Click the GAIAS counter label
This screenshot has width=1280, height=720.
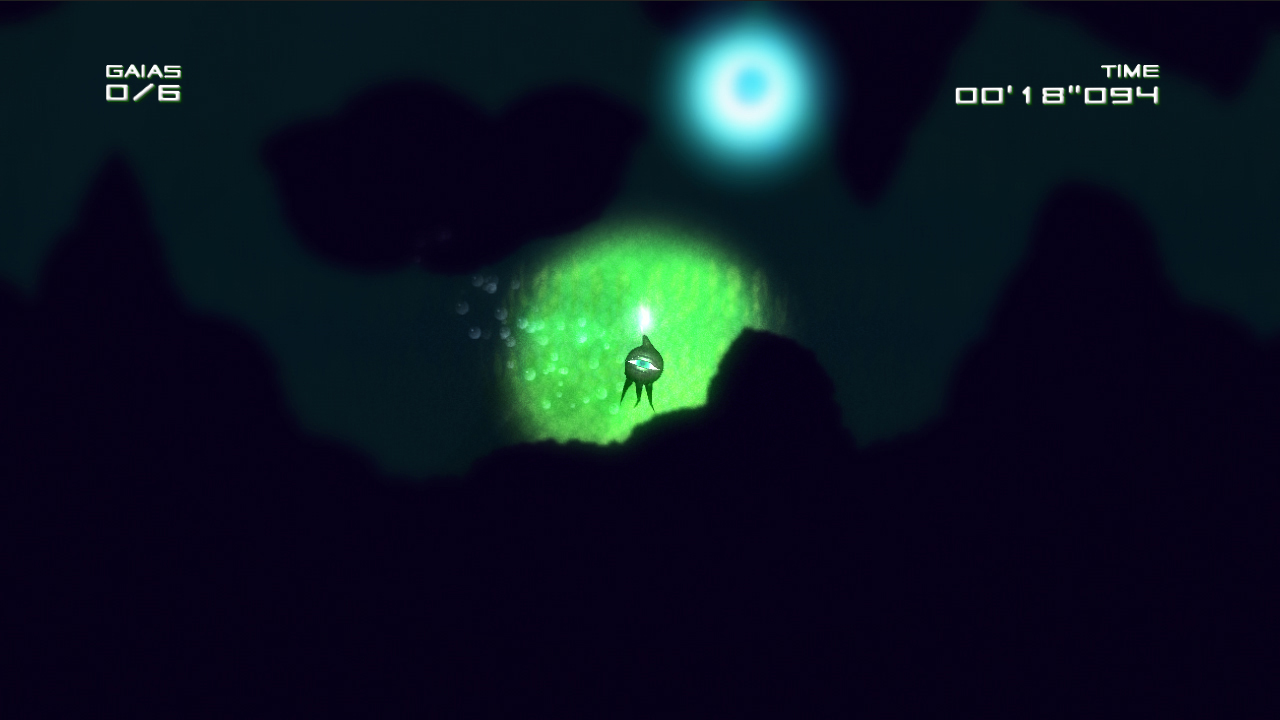coord(144,70)
